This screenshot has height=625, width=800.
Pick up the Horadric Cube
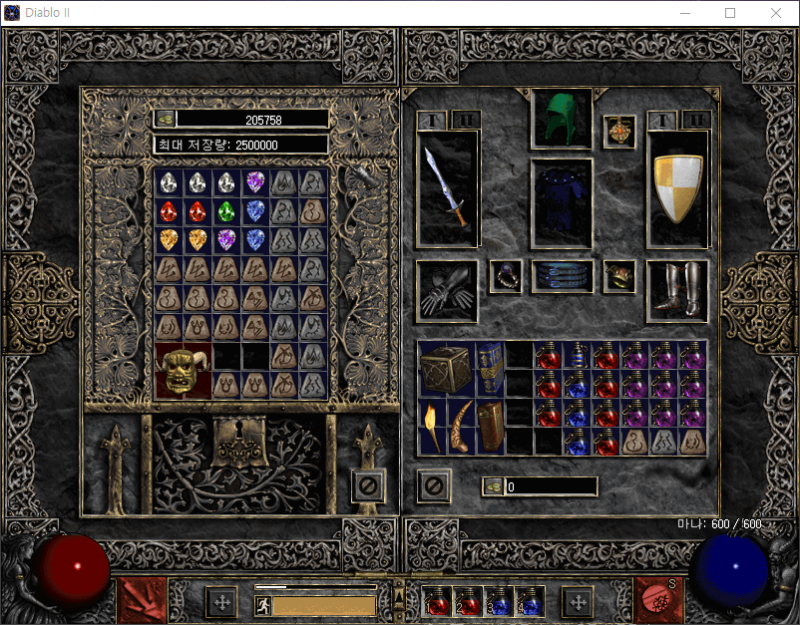point(447,369)
